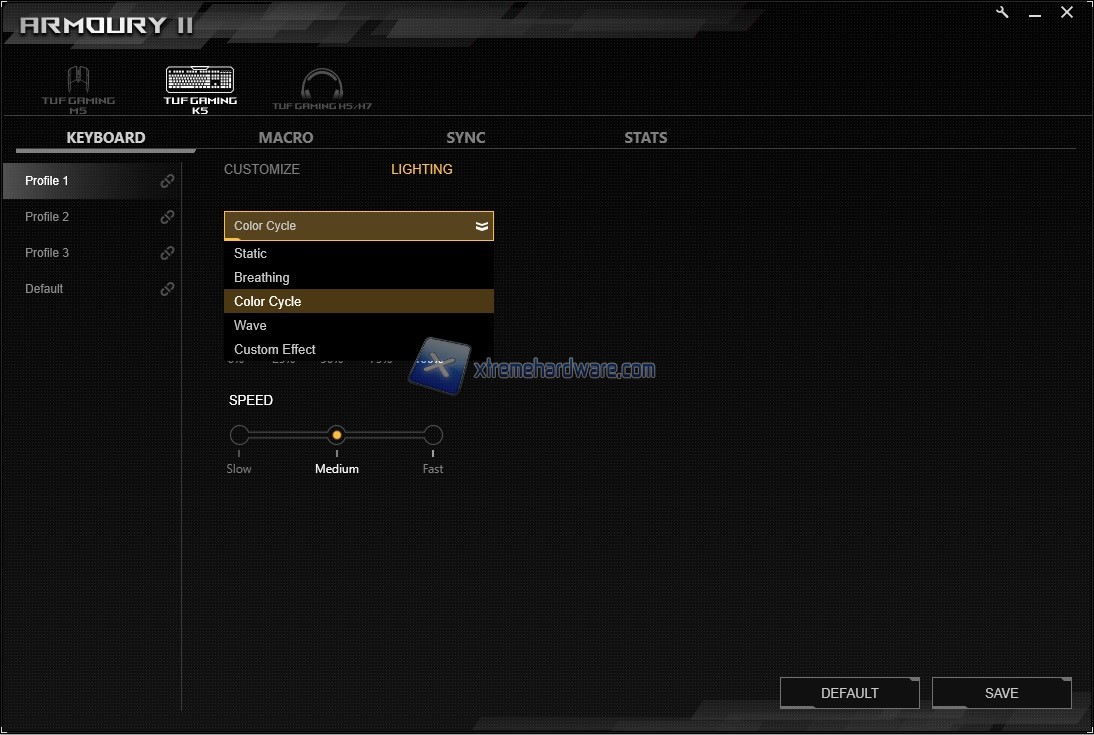The height and width of the screenshot is (735, 1094).
Task: Choose Profile 3 from the profile list
Action: pyautogui.click(x=48, y=253)
